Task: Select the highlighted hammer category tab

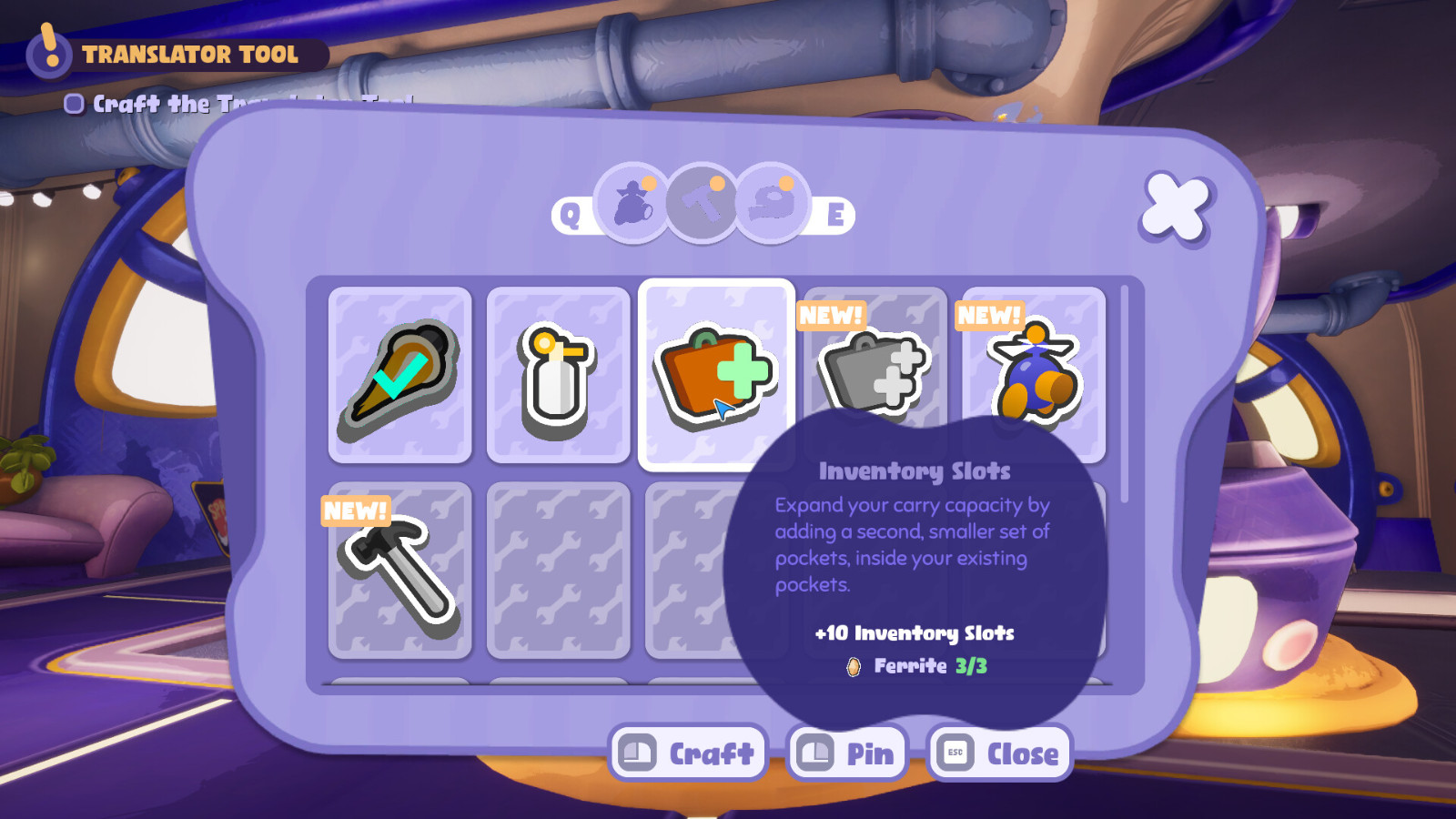Action: (x=701, y=207)
